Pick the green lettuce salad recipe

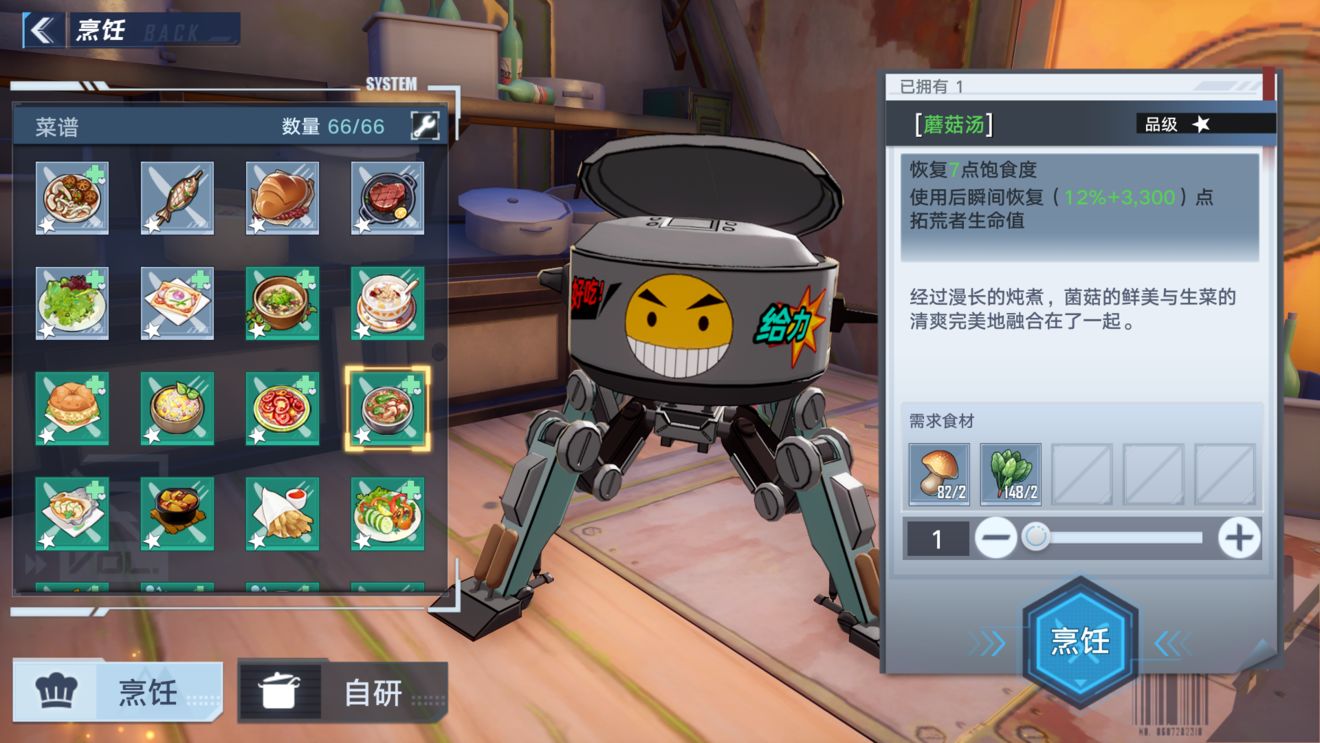click(x=72, y=303)
